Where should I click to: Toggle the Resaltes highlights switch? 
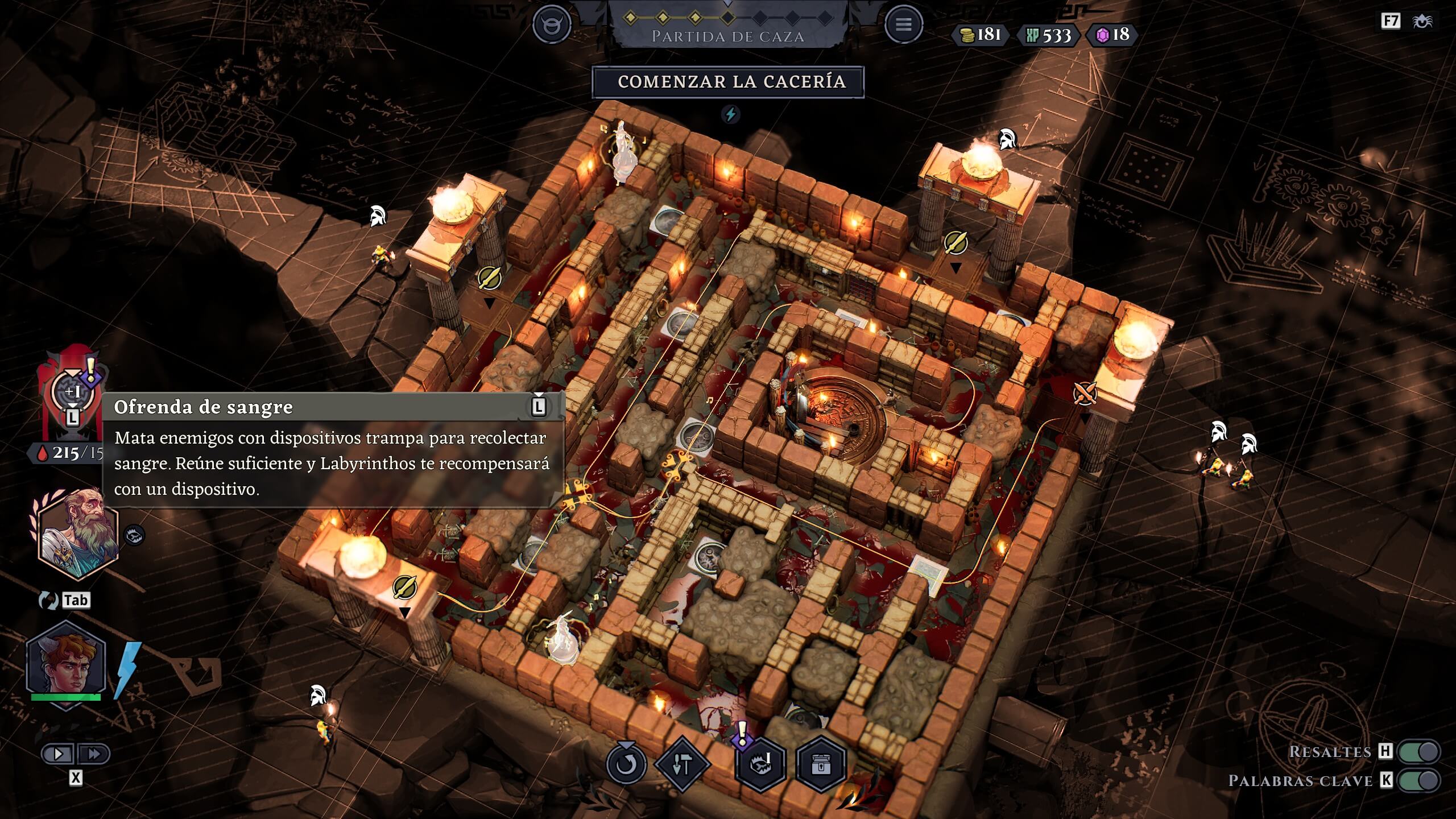tap(1419, 751)
